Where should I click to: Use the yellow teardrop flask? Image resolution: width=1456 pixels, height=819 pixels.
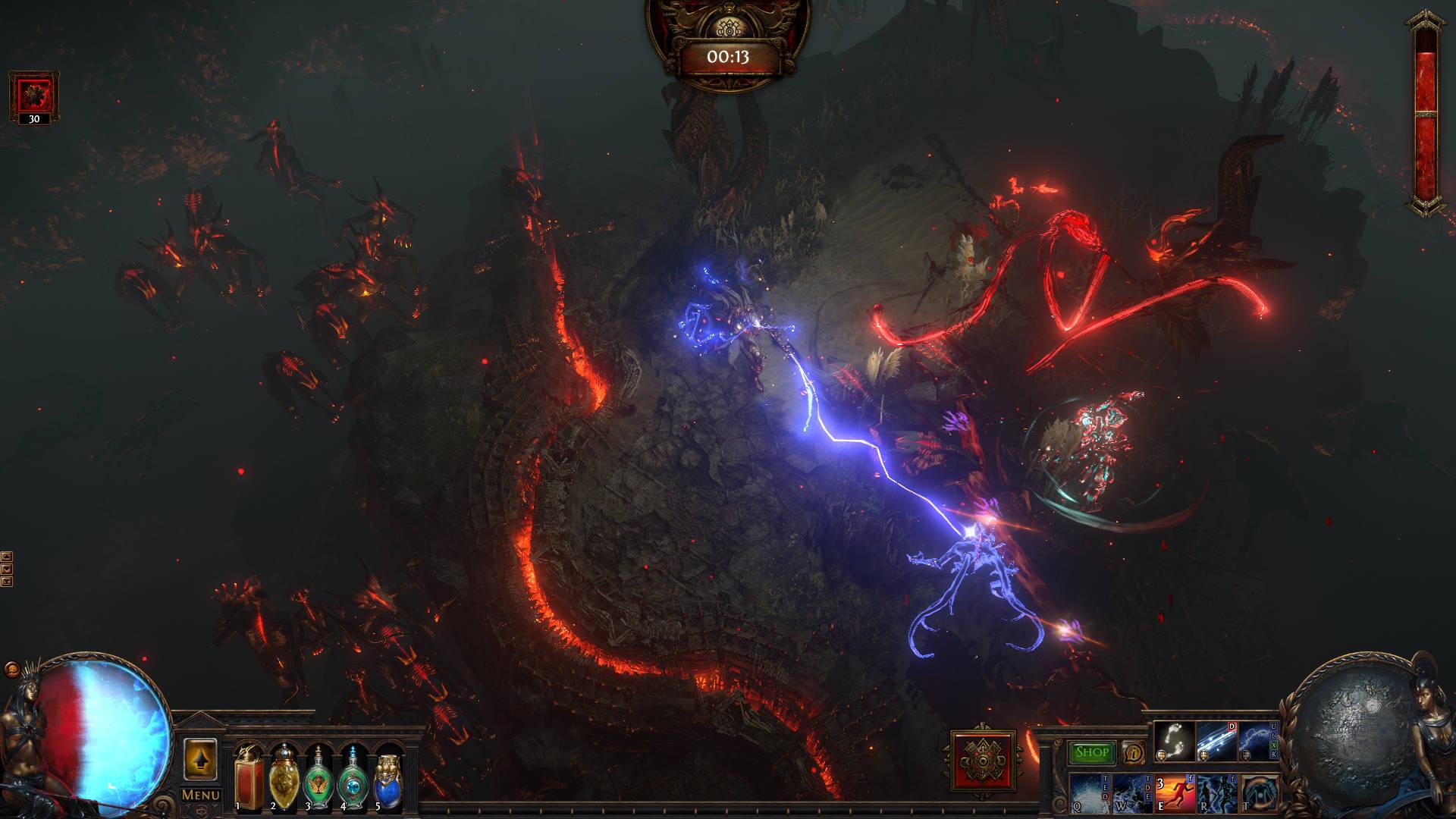(x=284, y=777)
